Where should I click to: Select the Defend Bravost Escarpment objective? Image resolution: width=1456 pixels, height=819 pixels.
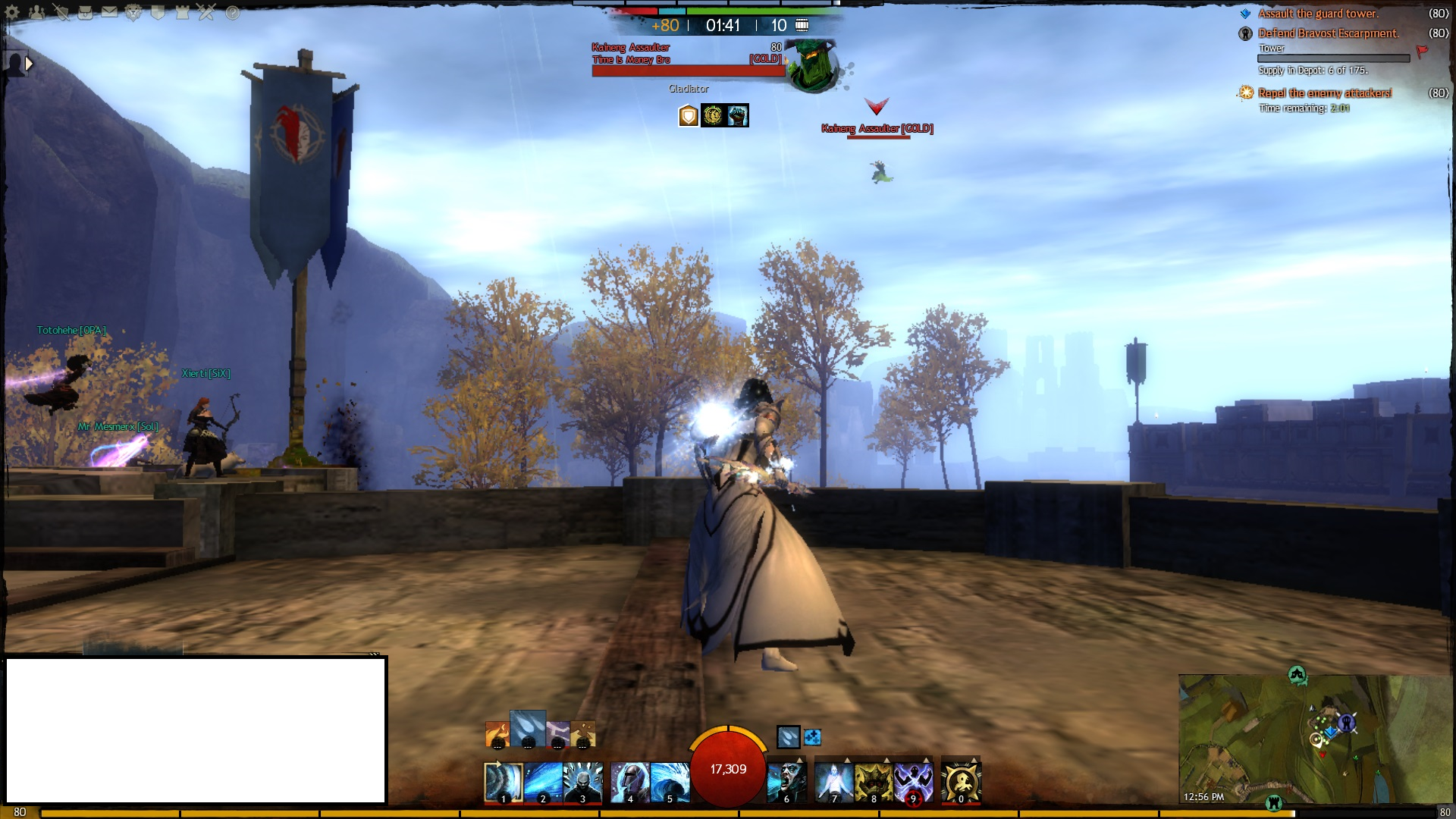point(1328,33)
